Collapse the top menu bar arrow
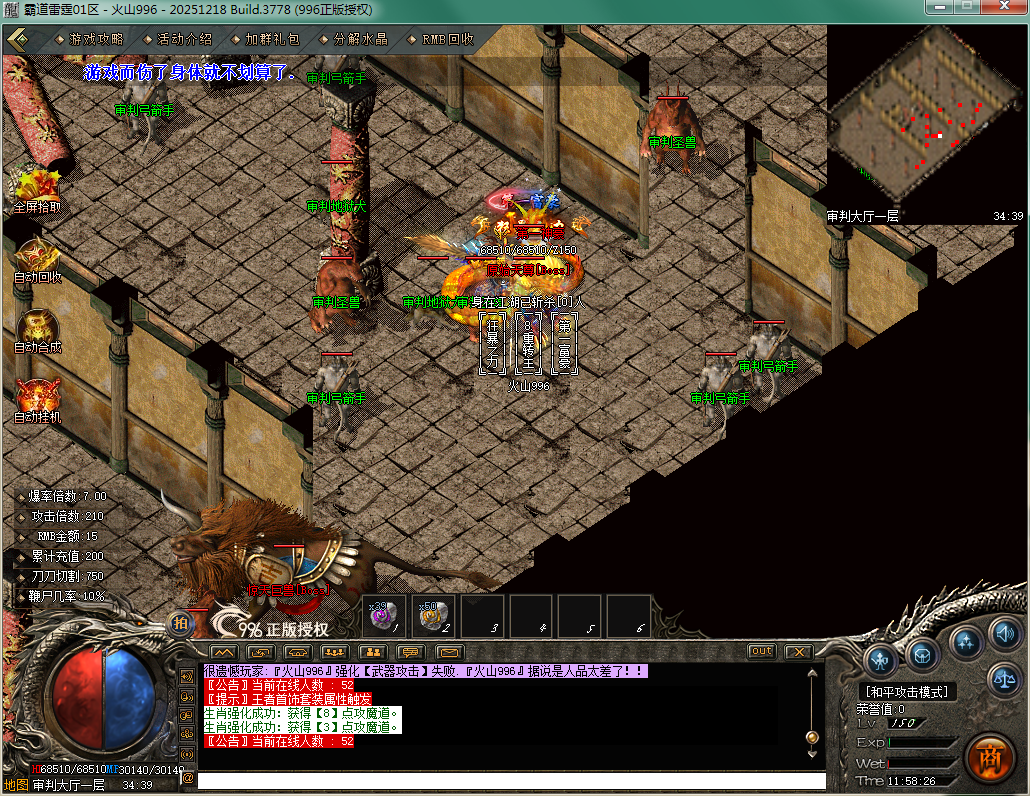1030x796 pixels. coord(17,39)
